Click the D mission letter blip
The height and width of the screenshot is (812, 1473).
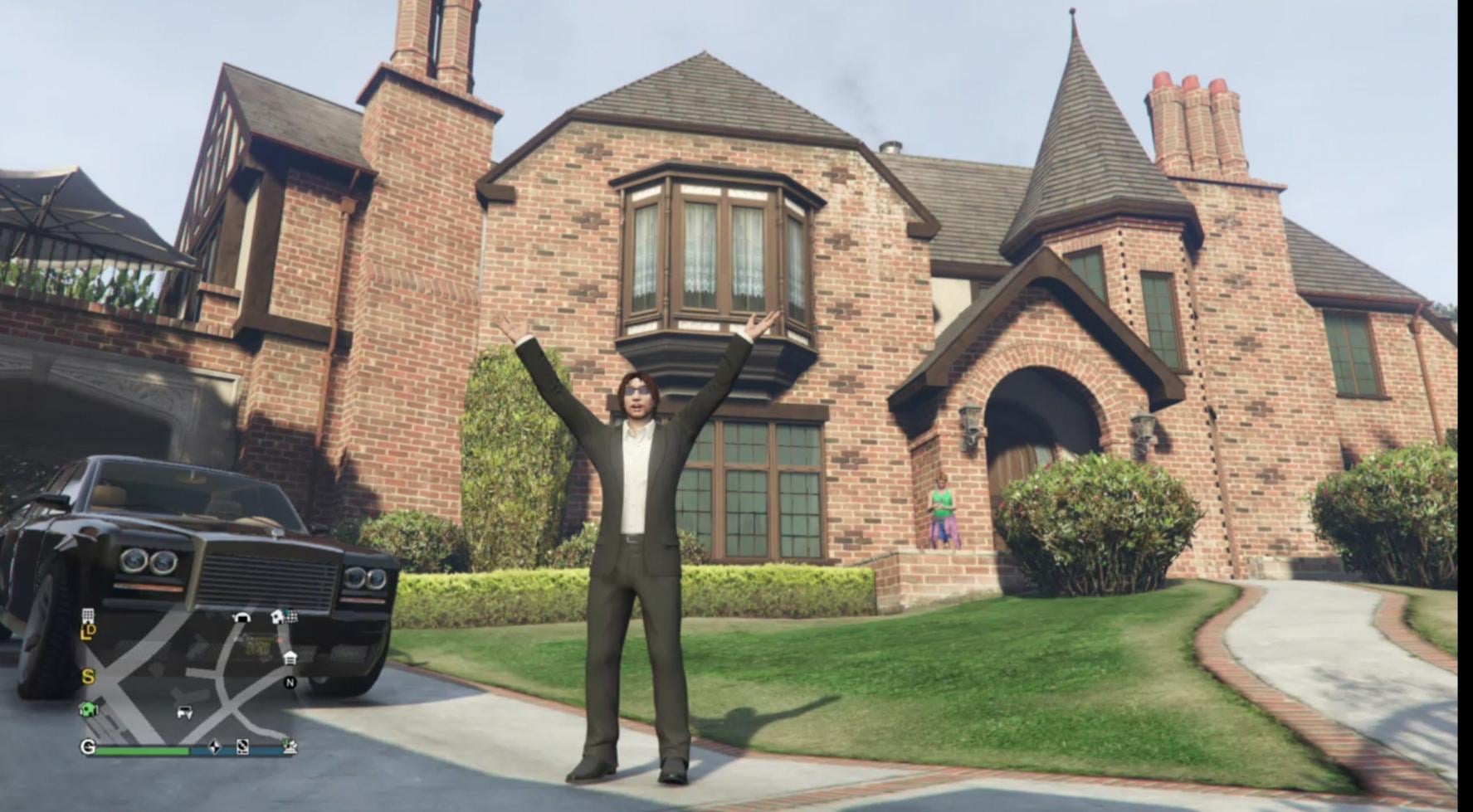(x=93, y=630)
